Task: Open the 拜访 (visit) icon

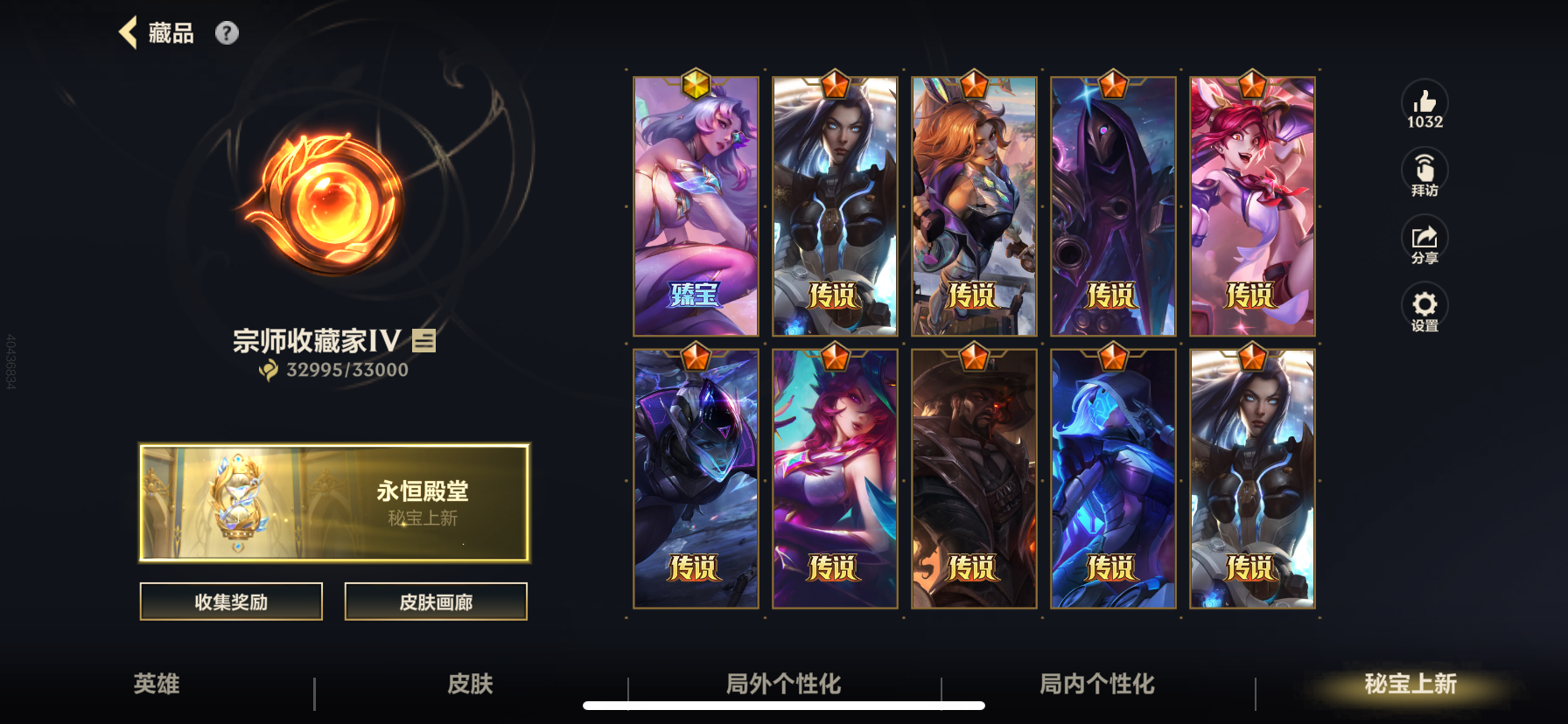Action: point(1424,171)
